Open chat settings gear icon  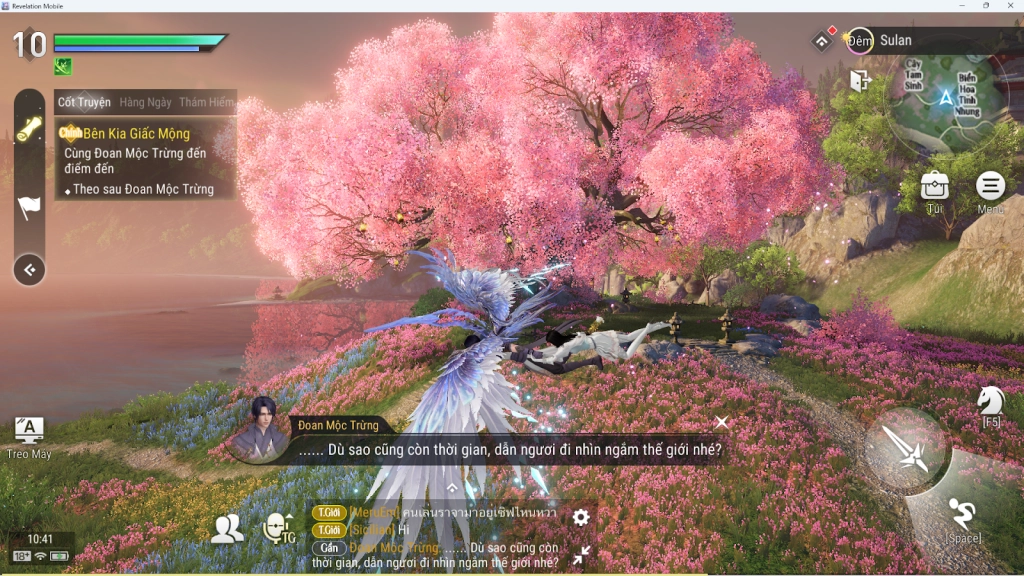tap(580, 517)
